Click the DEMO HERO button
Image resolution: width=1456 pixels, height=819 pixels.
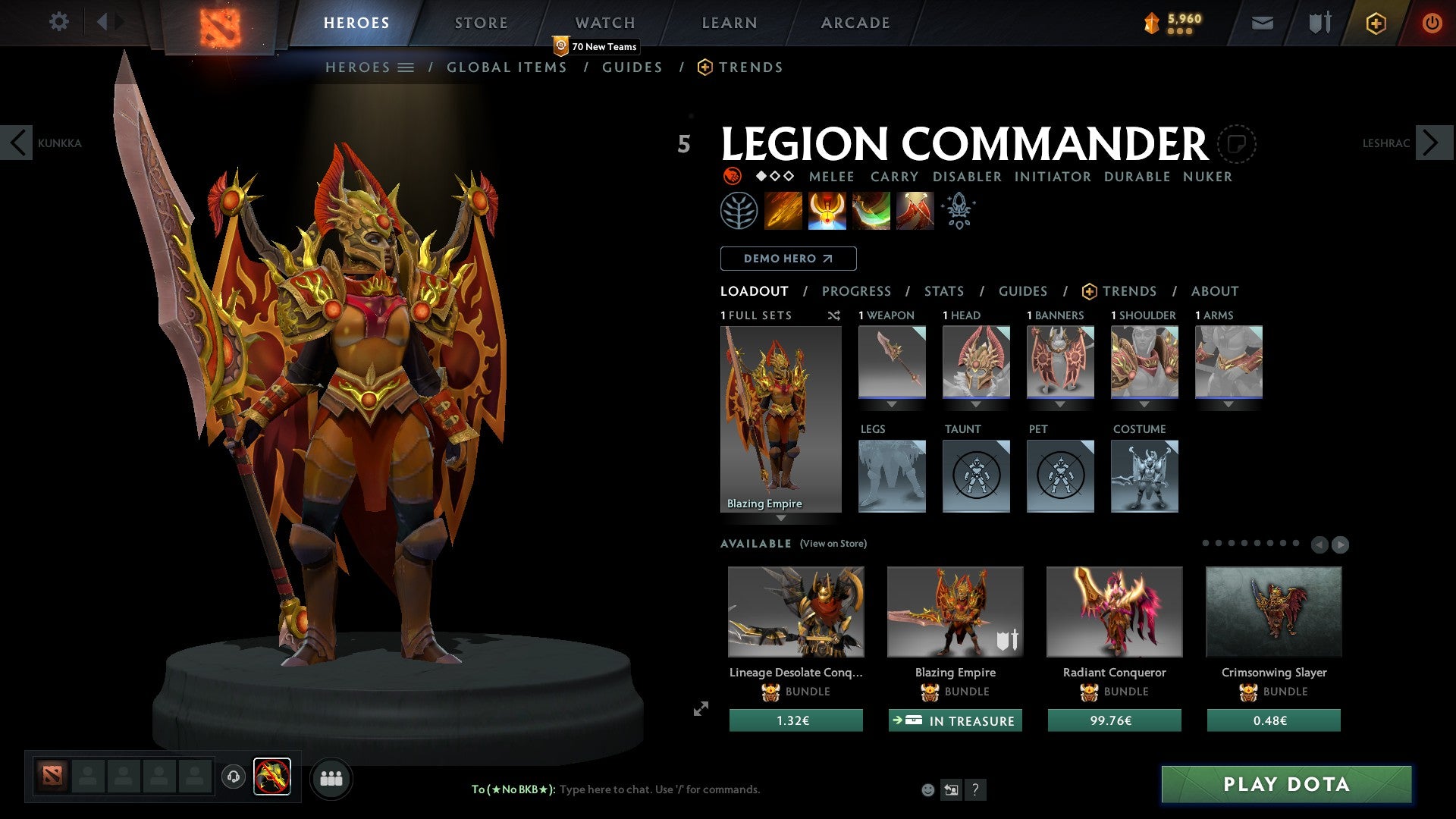tap(787, 258)
